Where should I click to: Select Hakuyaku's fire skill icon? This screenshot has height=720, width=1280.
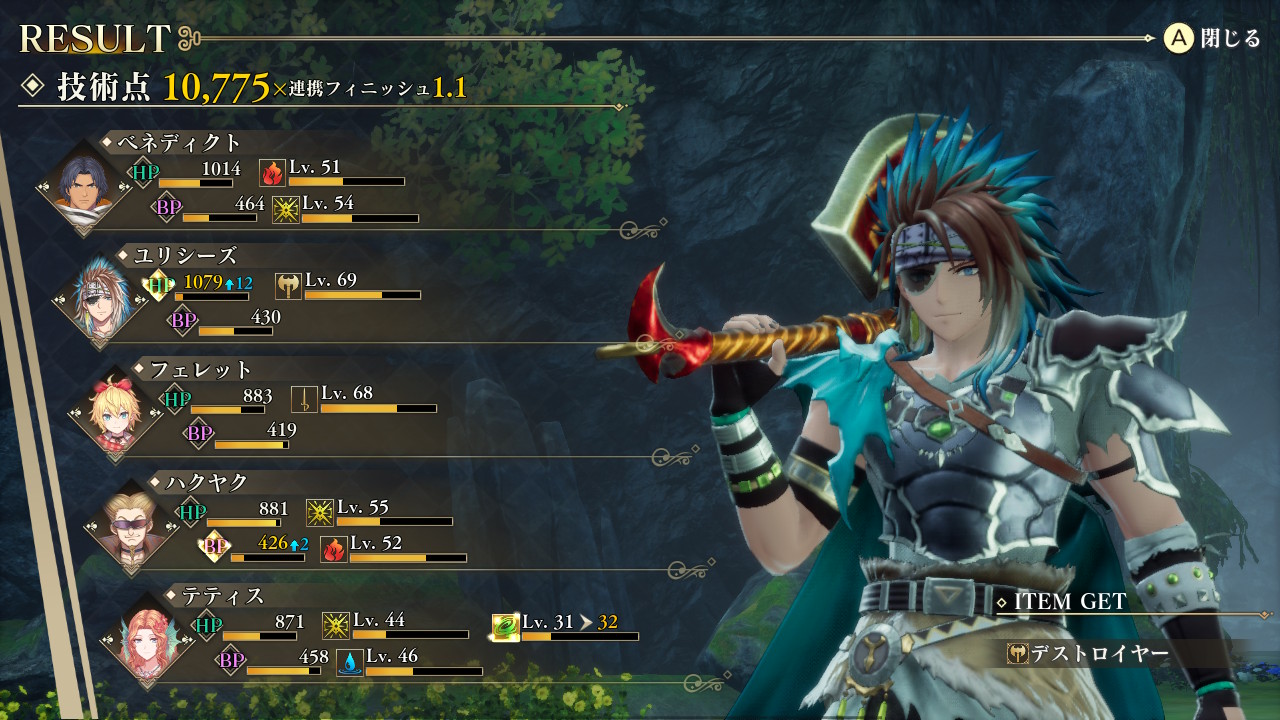click(x=334, y=549)
